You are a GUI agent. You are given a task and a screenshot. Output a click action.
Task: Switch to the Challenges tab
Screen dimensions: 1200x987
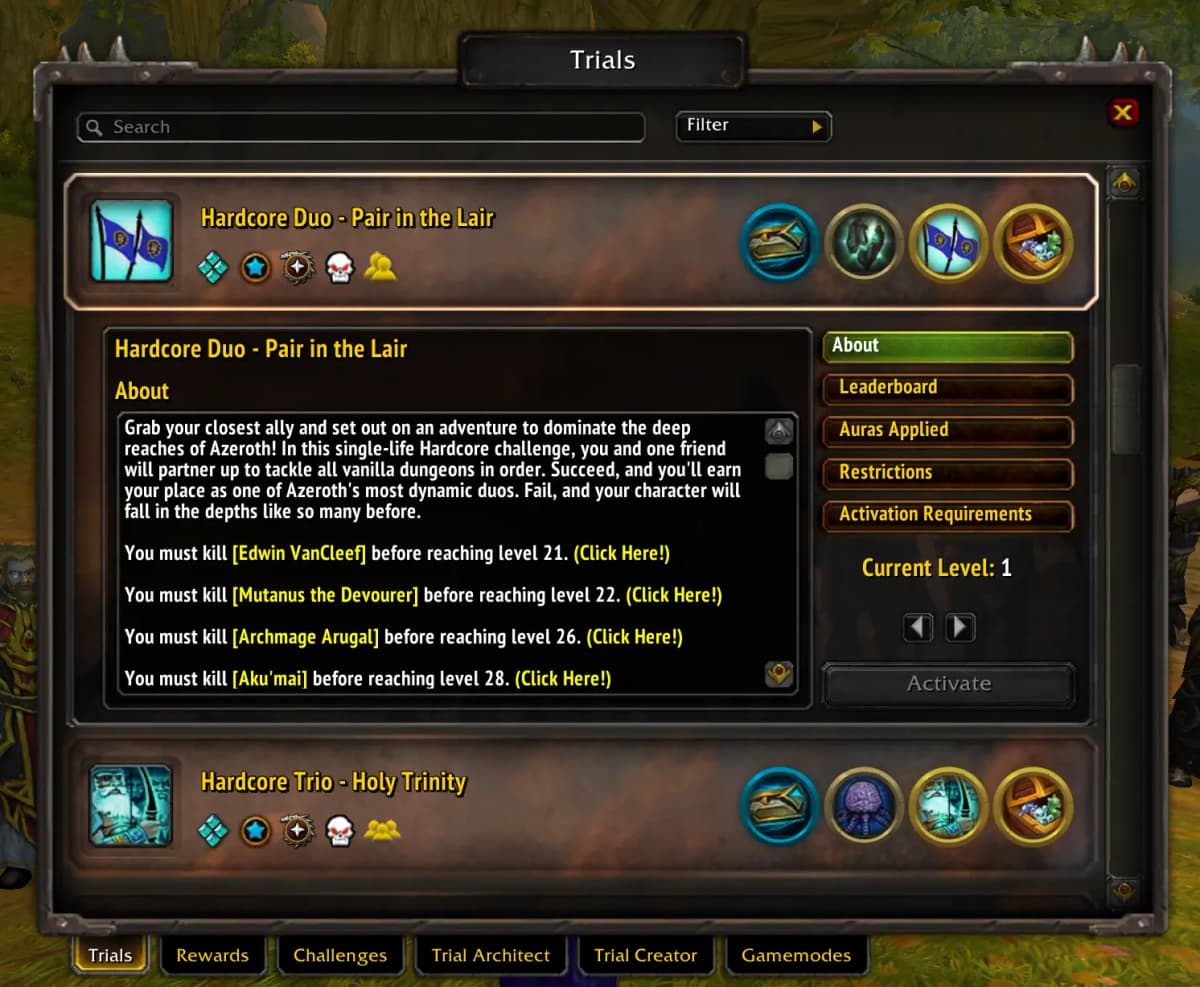[340, 955]
